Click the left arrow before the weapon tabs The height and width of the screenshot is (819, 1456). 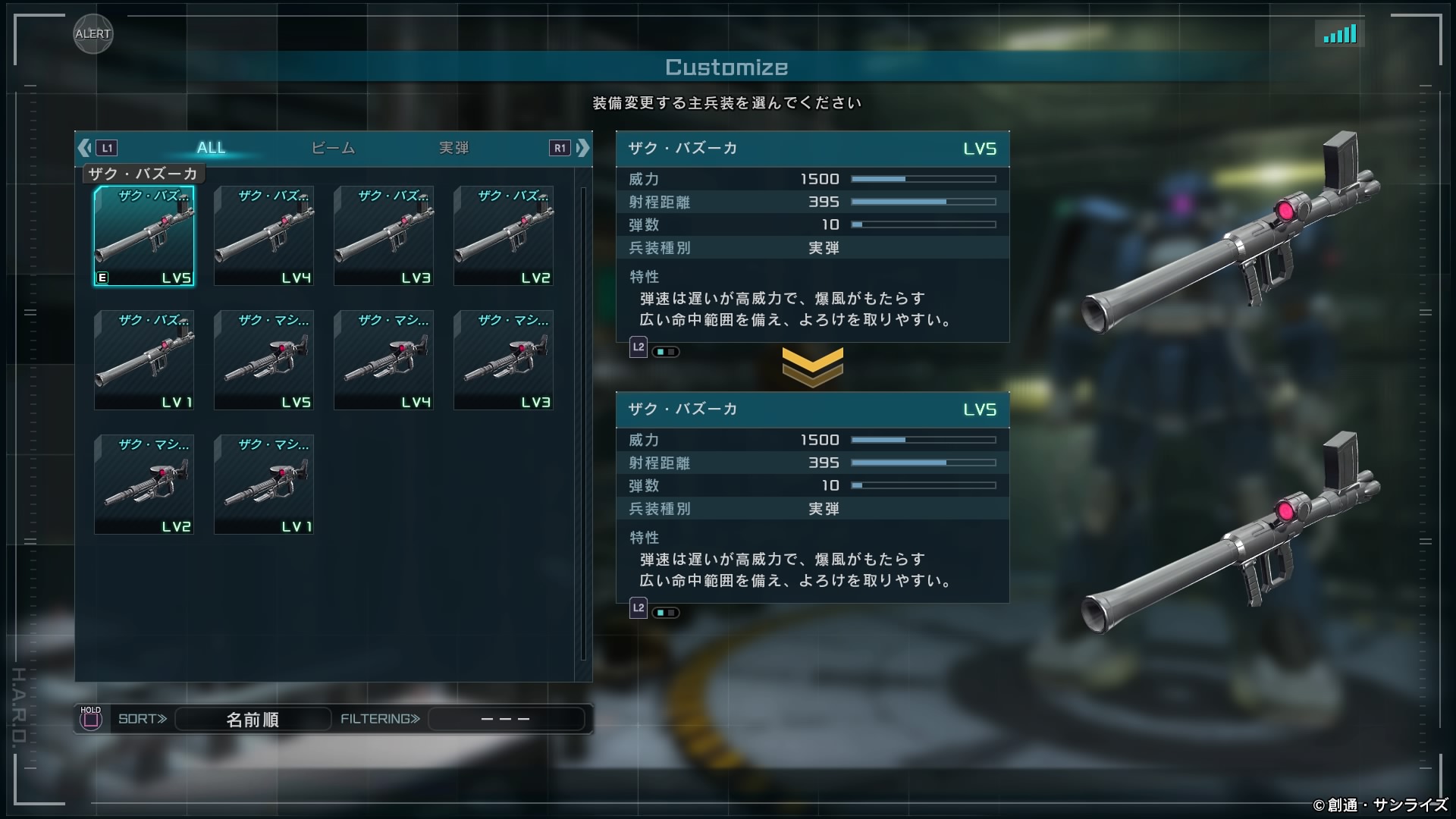tap(85, 148)
